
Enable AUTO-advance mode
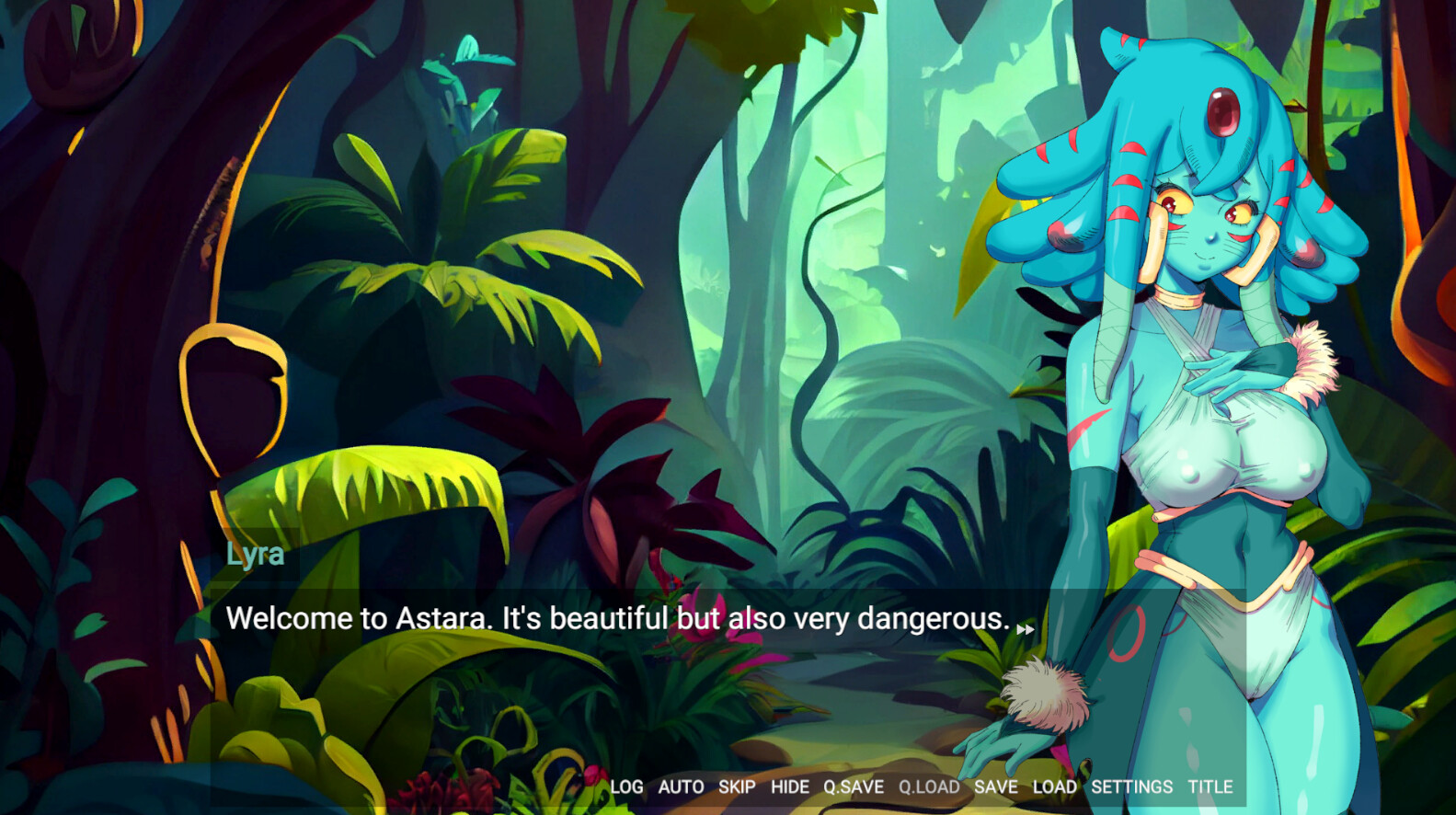tap(681, 786)
